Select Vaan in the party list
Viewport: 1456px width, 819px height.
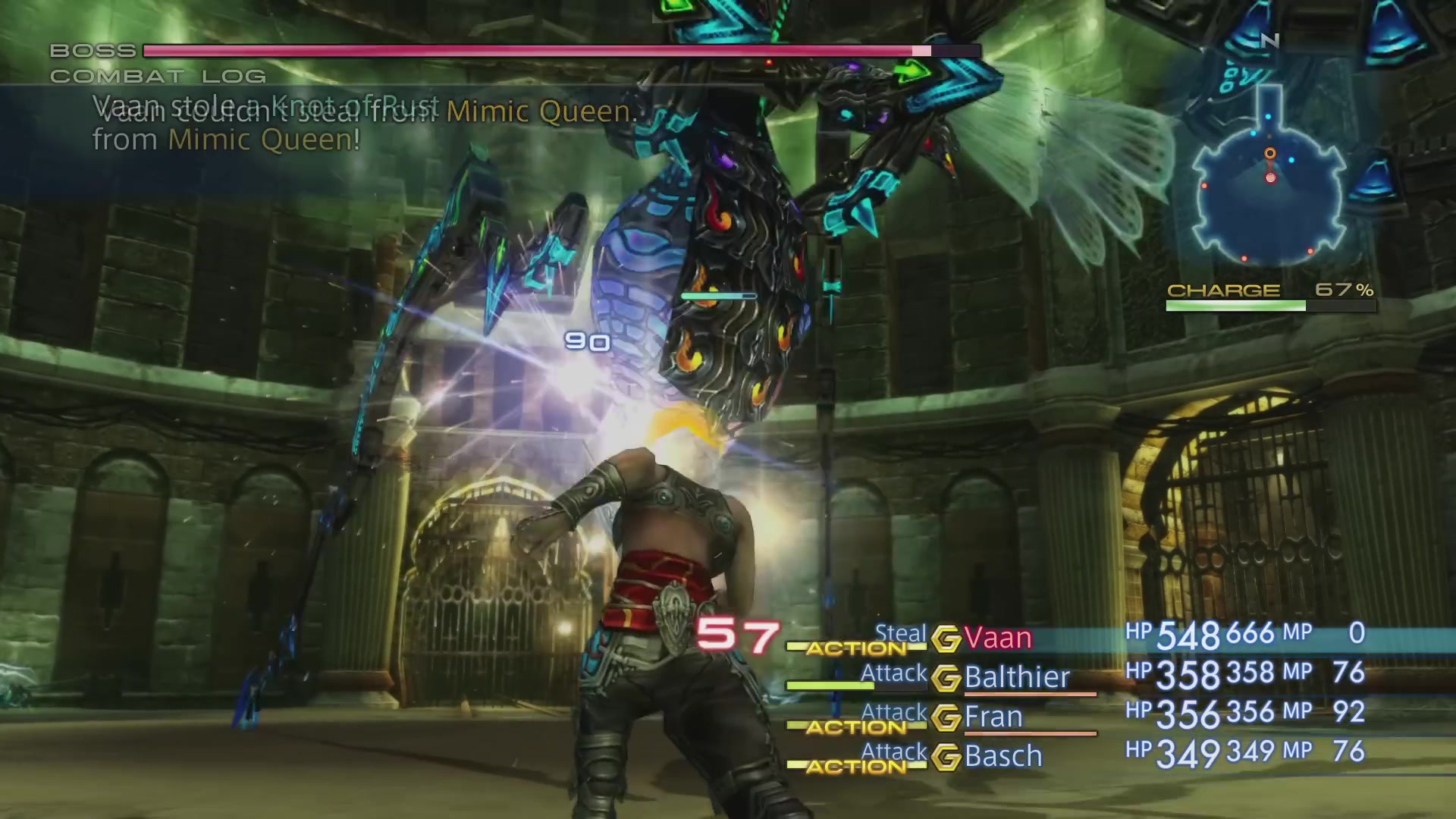(997, 638)
